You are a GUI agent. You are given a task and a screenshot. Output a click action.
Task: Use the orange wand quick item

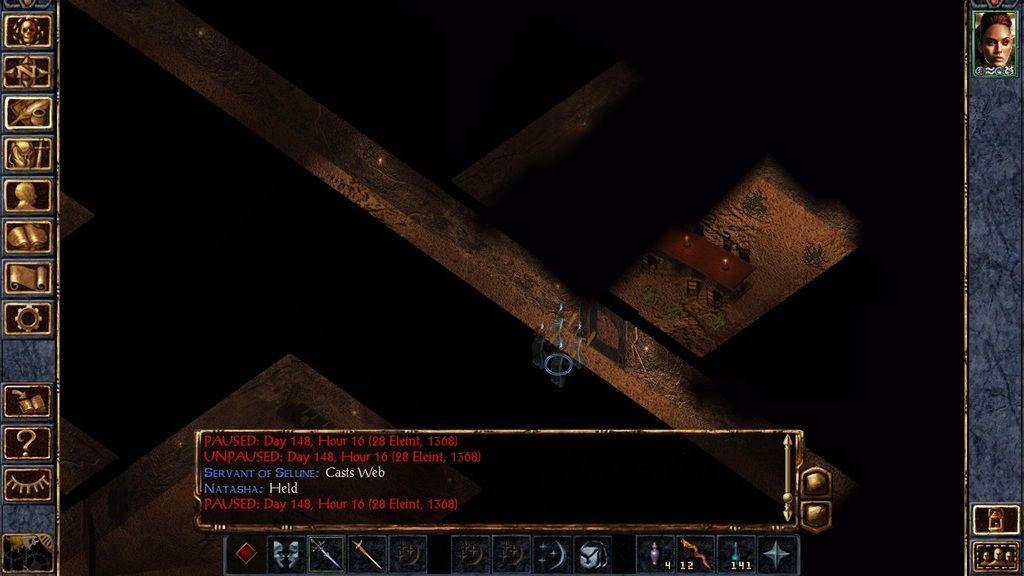696,552
